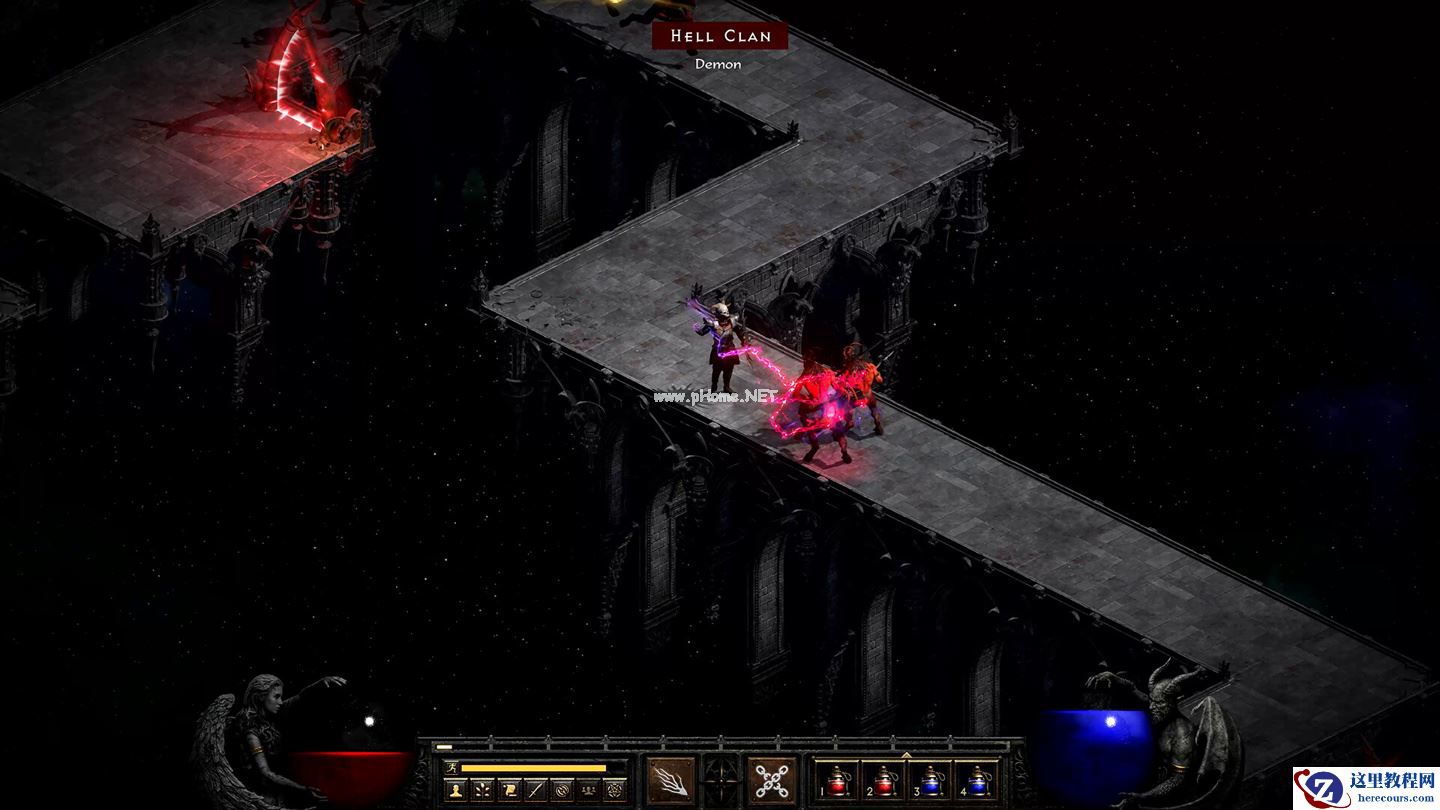Open the party panel icon
Image resolution: width=1440 pixels, height=810 pixels.
(x=589, y=790)
